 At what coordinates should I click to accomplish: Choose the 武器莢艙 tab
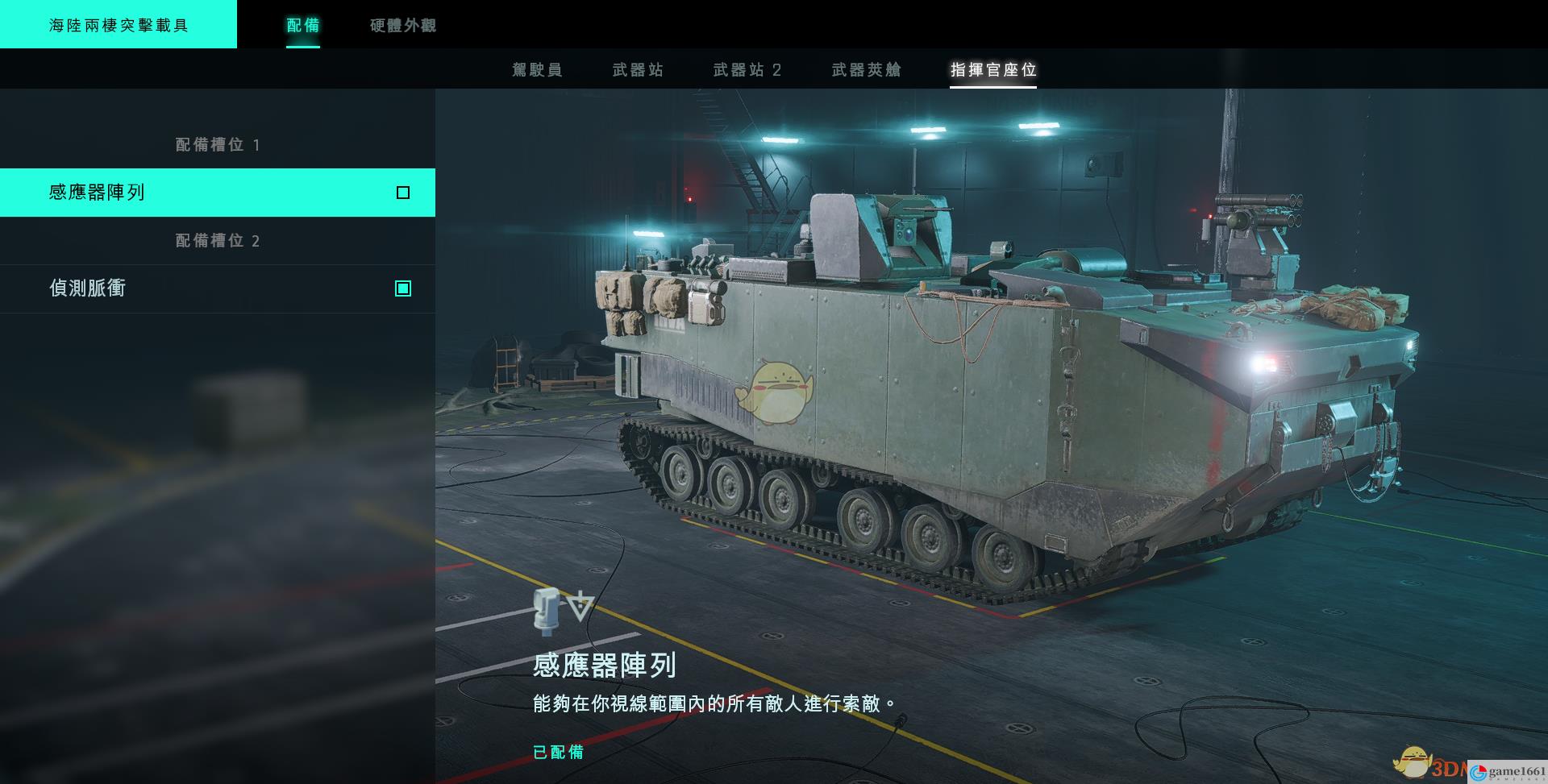866,70
